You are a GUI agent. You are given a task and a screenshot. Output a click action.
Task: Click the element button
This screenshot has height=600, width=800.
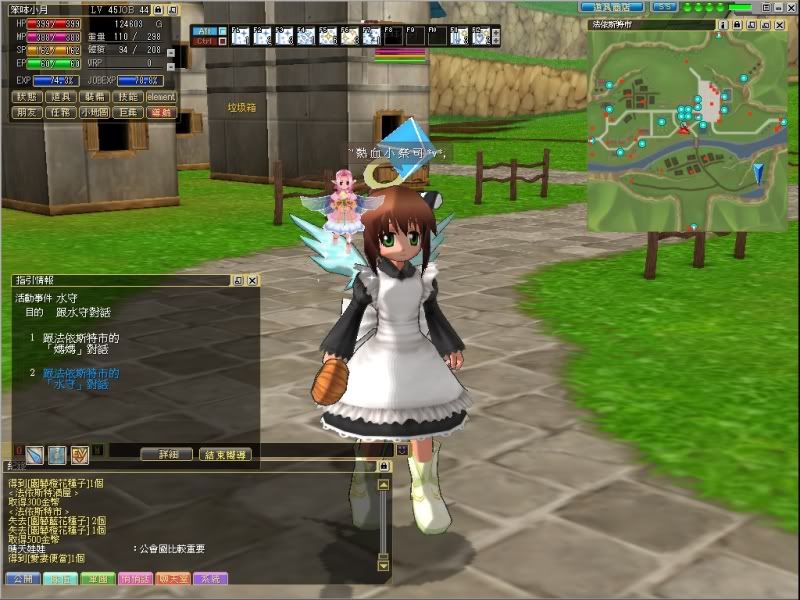(162, 97)
